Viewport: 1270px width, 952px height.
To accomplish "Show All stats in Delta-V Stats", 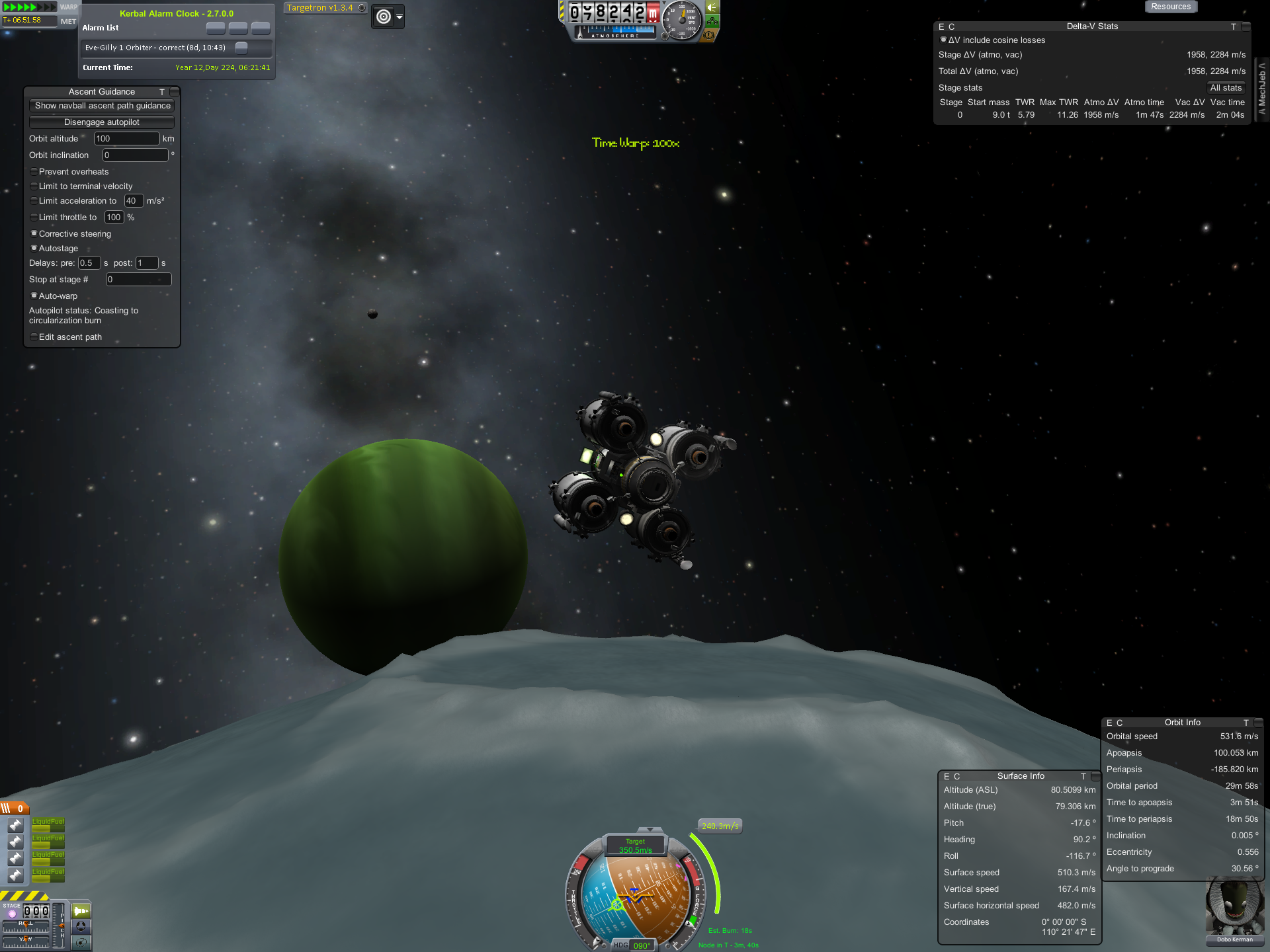I will [1226, 88].
